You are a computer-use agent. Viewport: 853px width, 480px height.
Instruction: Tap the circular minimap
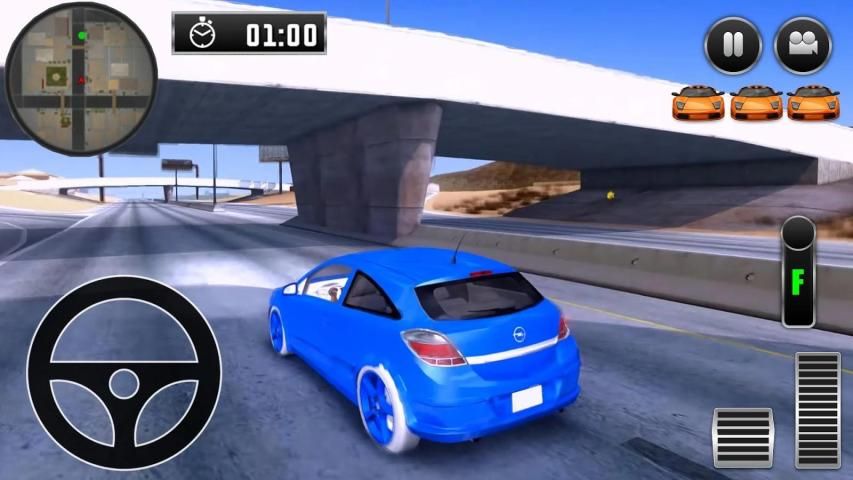click(x=81, y=79)
